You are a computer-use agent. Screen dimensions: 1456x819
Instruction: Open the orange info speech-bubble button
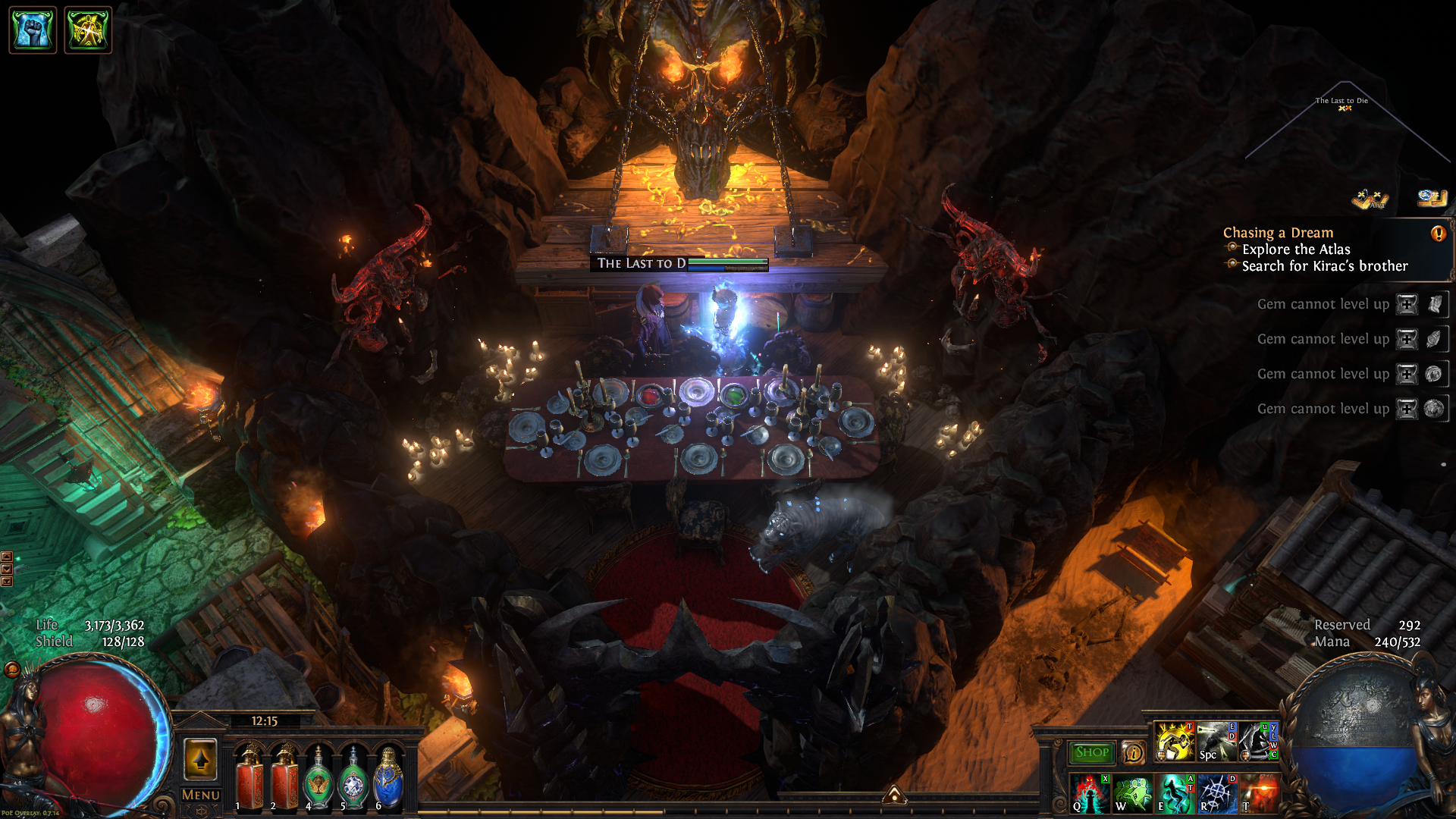click(1134, 752)
